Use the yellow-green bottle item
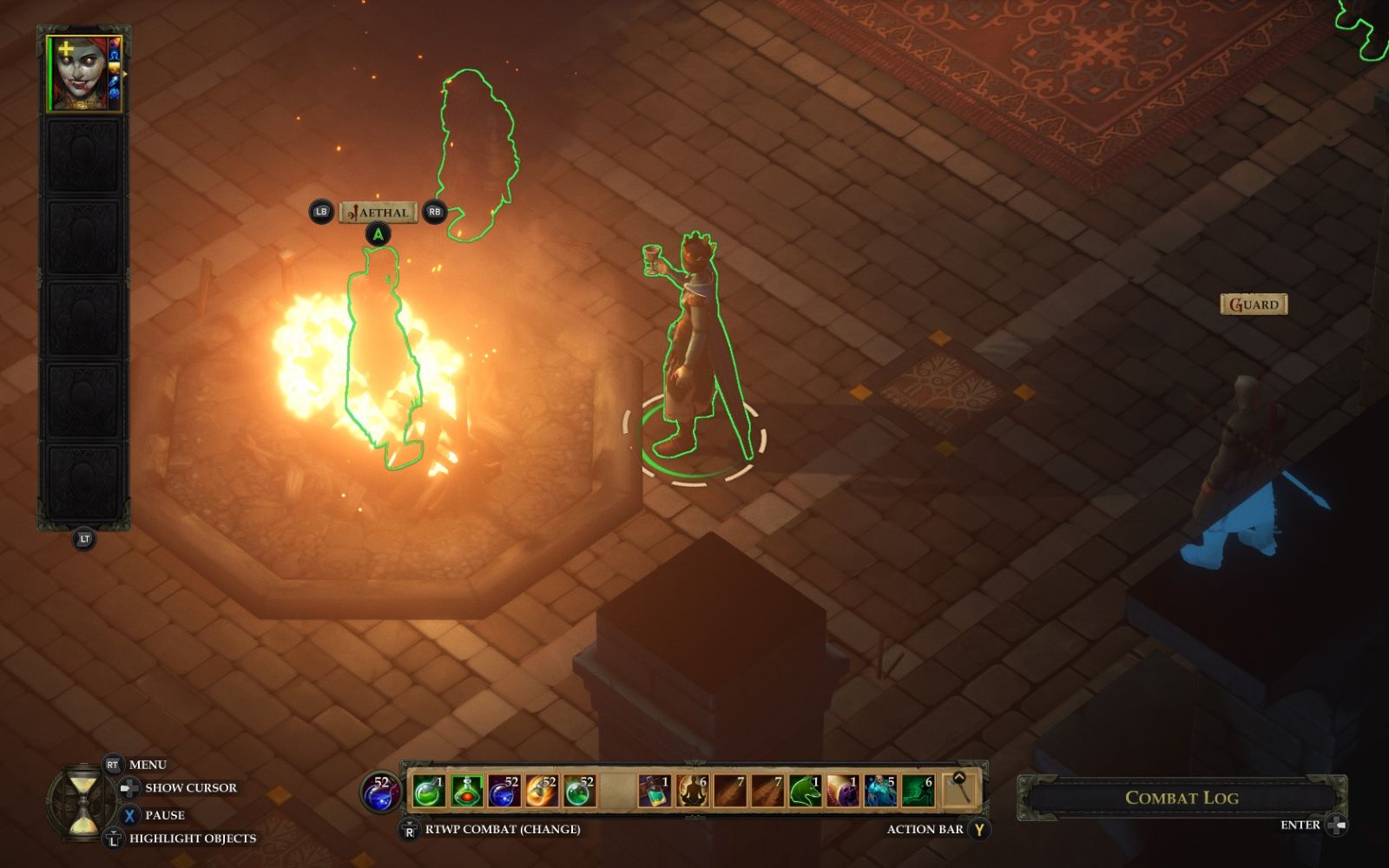 click(654, 791)
